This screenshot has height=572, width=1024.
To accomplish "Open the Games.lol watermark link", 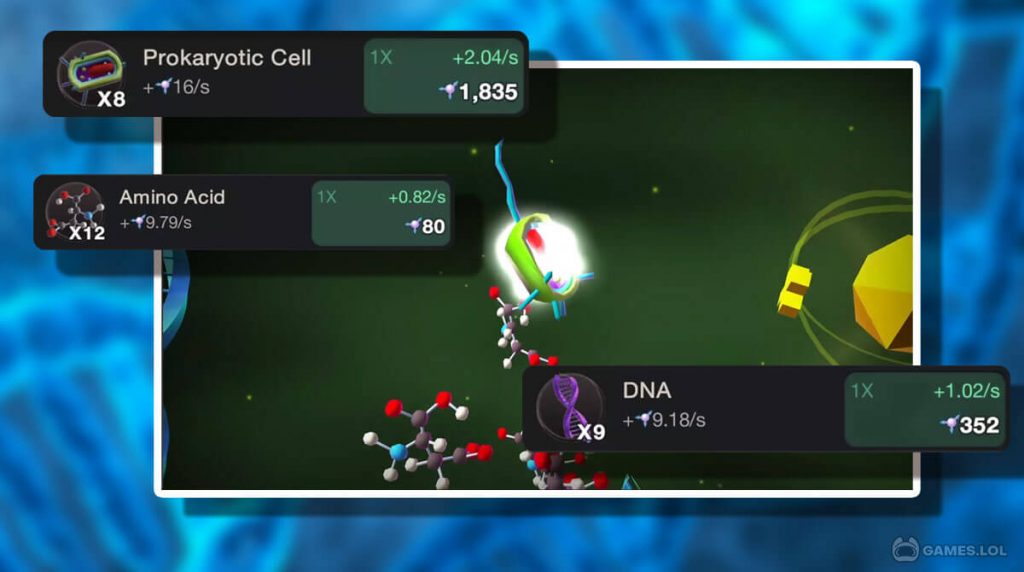I will tap(950, 549).
